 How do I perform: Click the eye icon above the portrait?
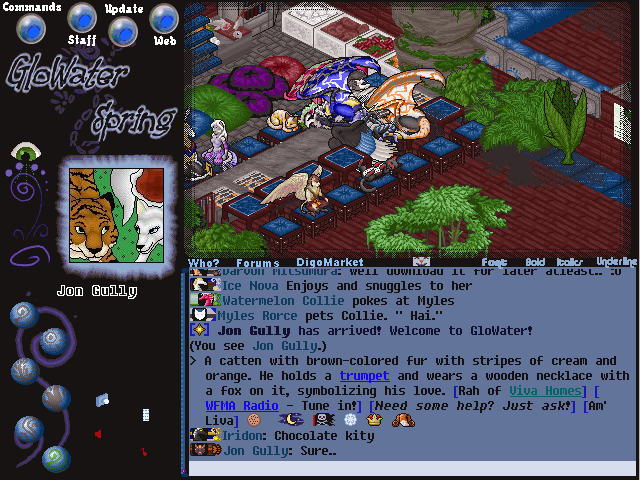click(23, 153)
